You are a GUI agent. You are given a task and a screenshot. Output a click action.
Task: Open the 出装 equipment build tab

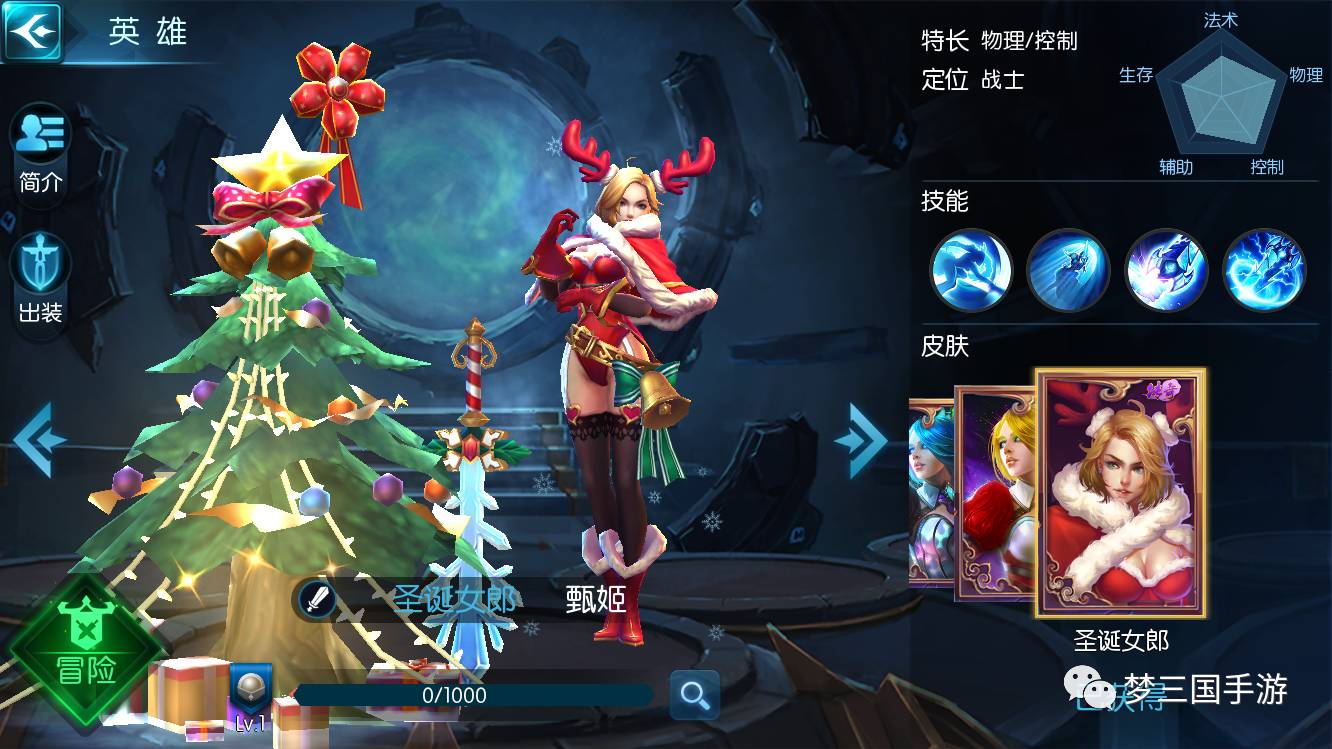click(x=40, y=280)
